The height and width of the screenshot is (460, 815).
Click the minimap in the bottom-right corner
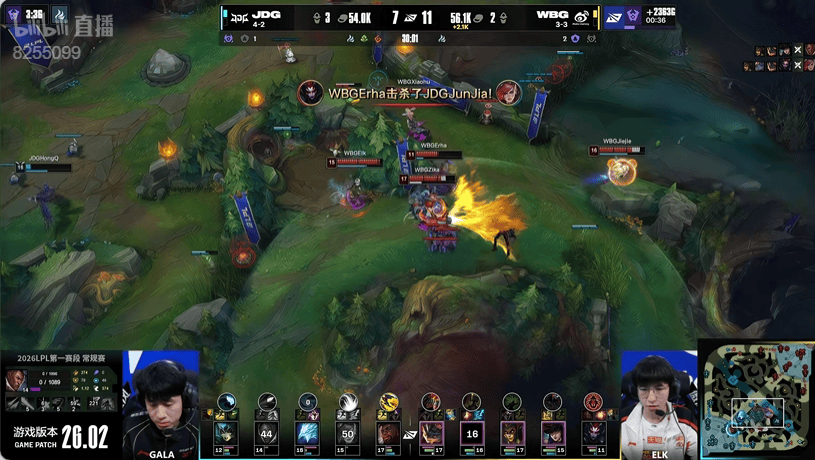click(x=756, y=399)
